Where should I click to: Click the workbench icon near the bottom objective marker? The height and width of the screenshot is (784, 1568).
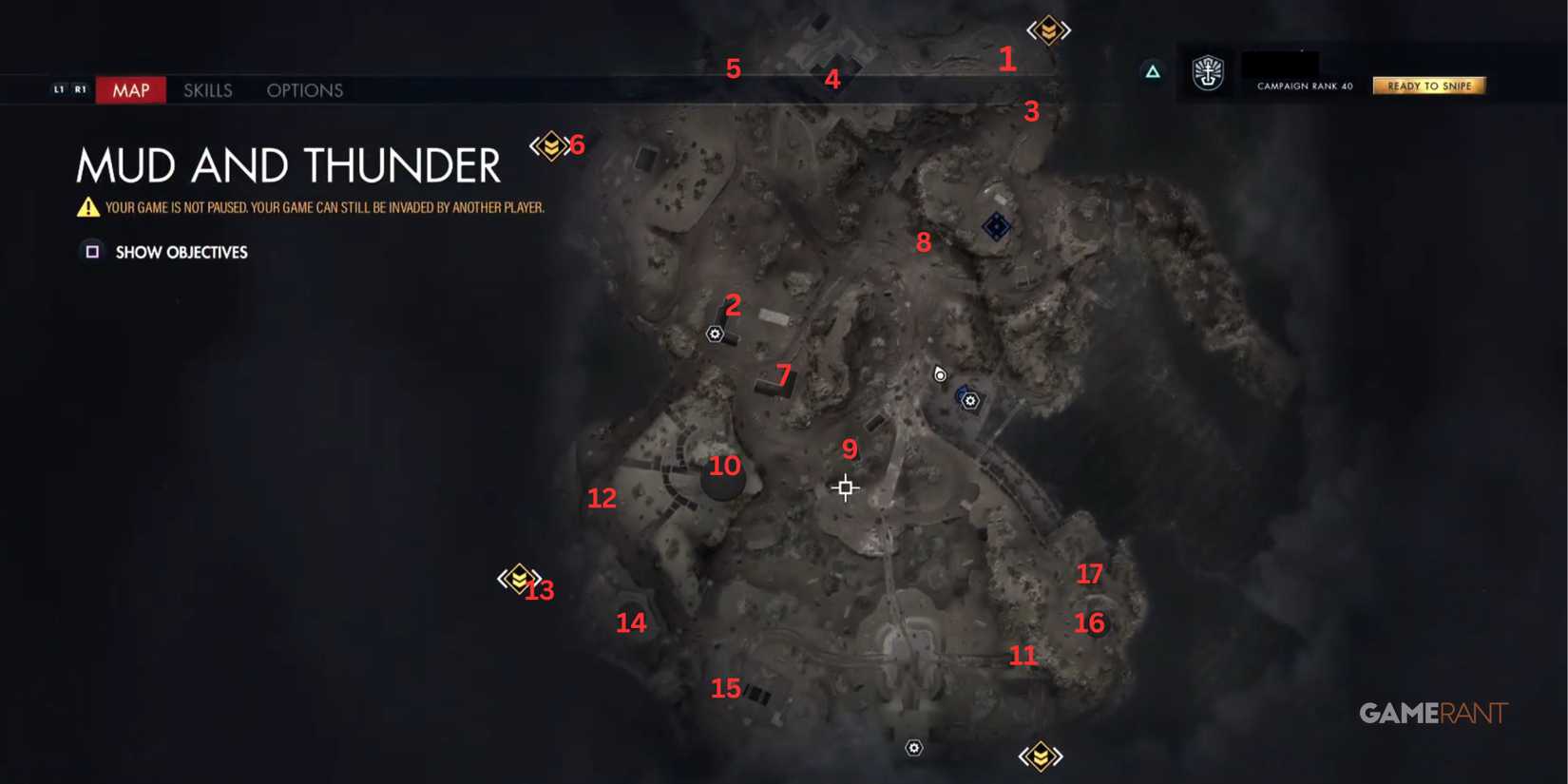point(913,748)
